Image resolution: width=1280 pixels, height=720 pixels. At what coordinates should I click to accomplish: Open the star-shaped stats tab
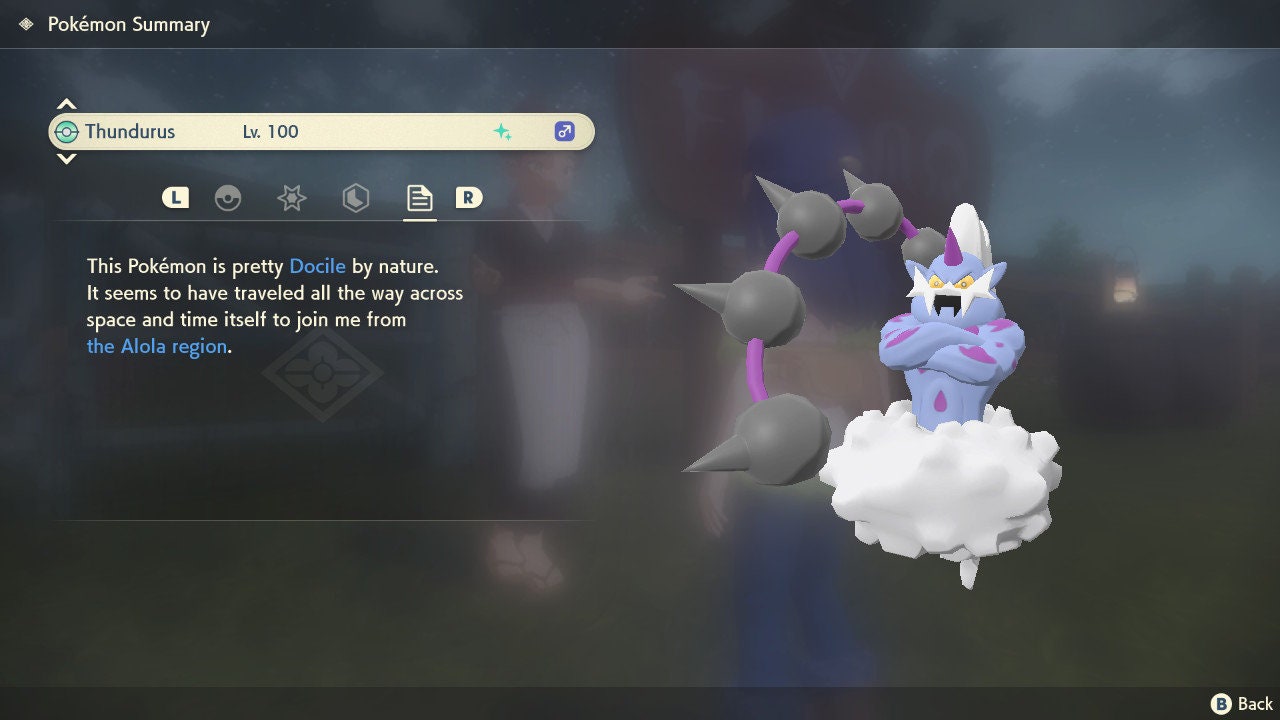(291, 198)
